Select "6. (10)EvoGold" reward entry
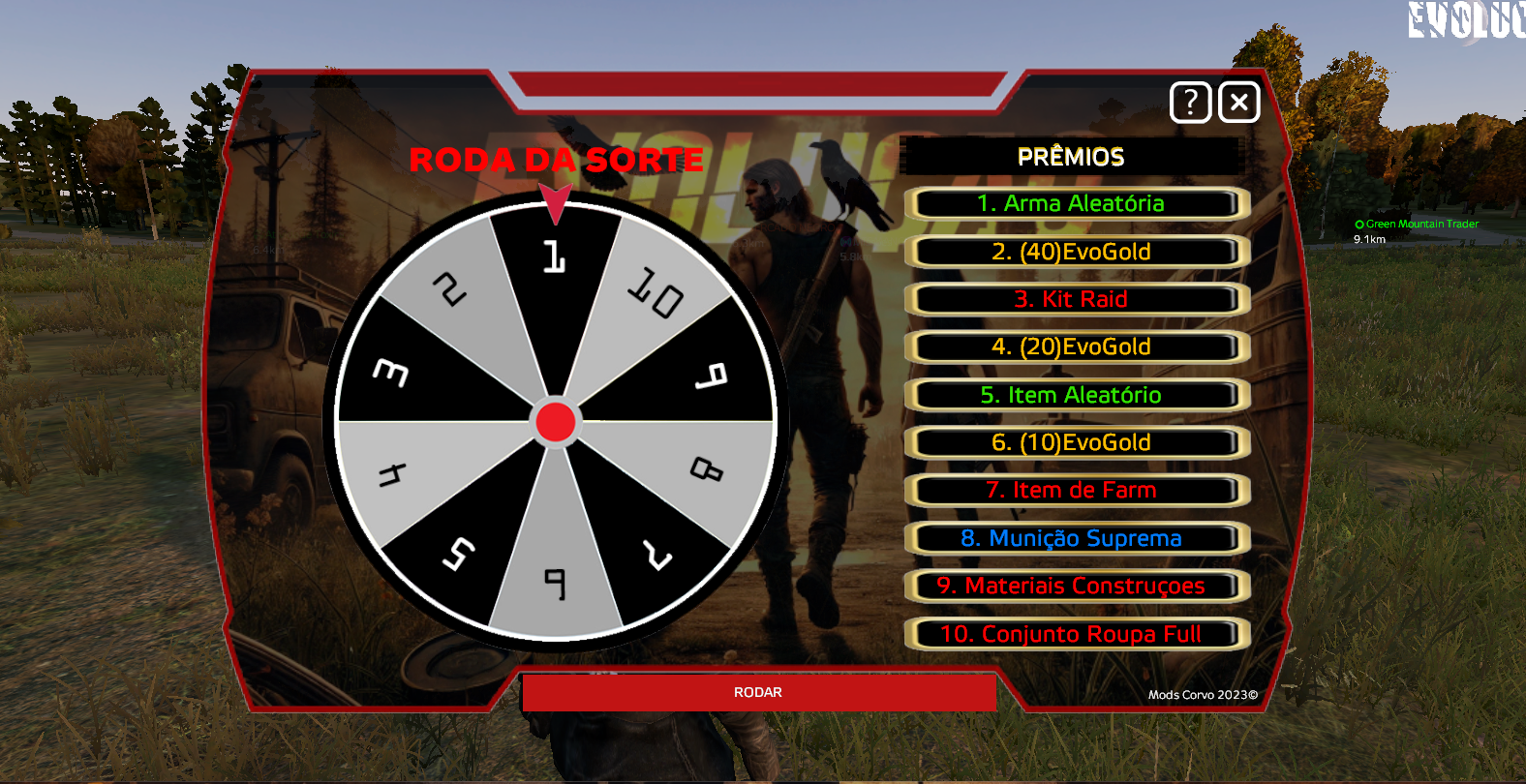The image size is (1526, 784). [x=1075, y=442]
